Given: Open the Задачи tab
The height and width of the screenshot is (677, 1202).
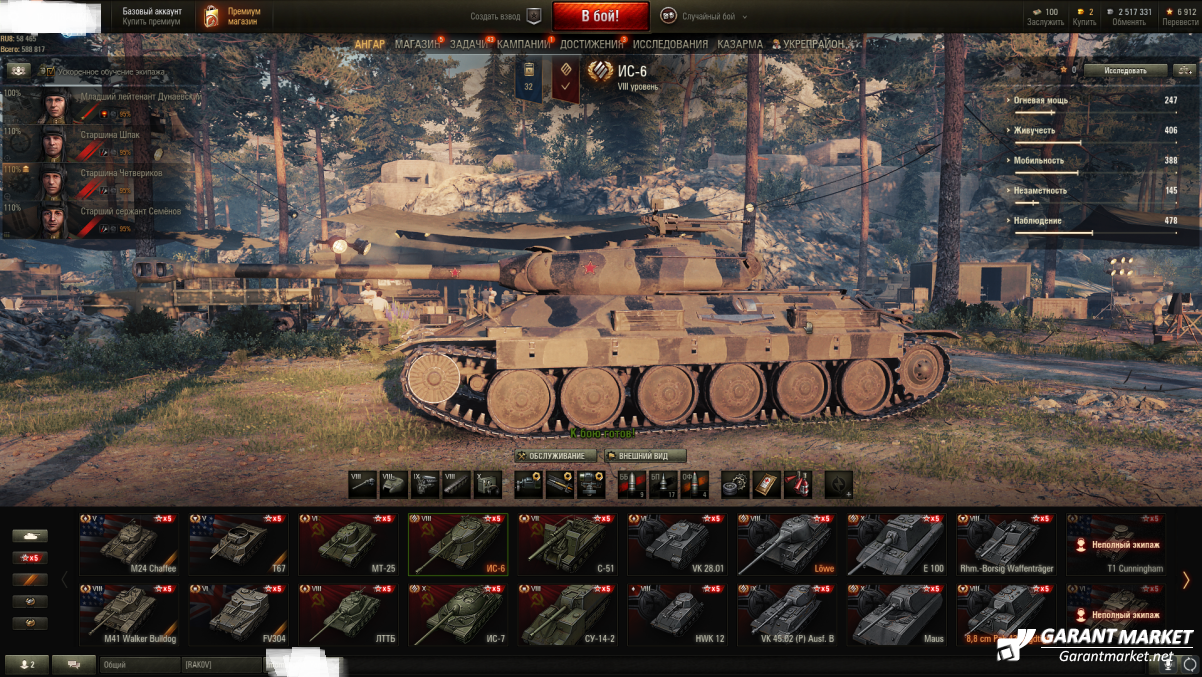Looking at the screenshot, I should tap(468, 44).
